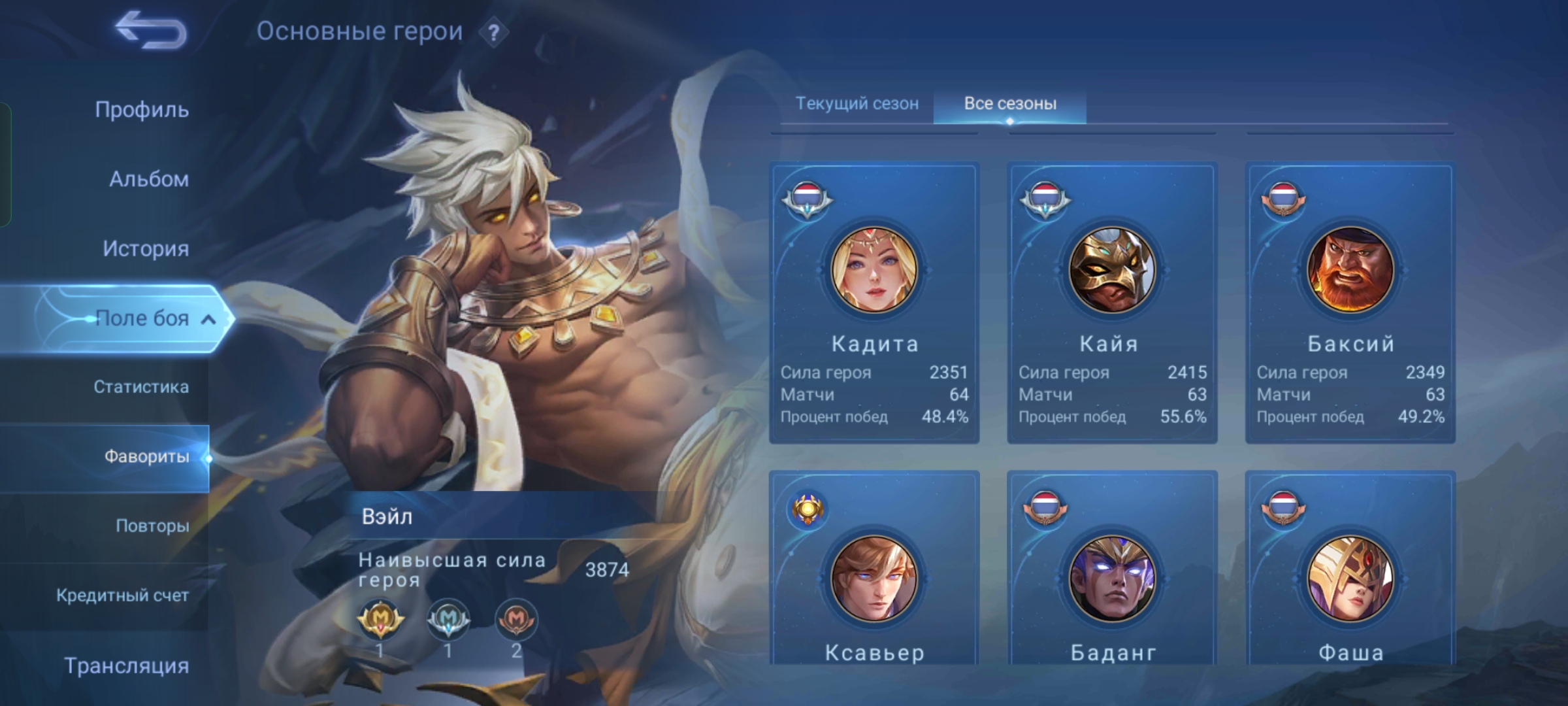Select Альбом in the side menu
The height and width of the screenshot is (706, 1568).
(148, 179)
